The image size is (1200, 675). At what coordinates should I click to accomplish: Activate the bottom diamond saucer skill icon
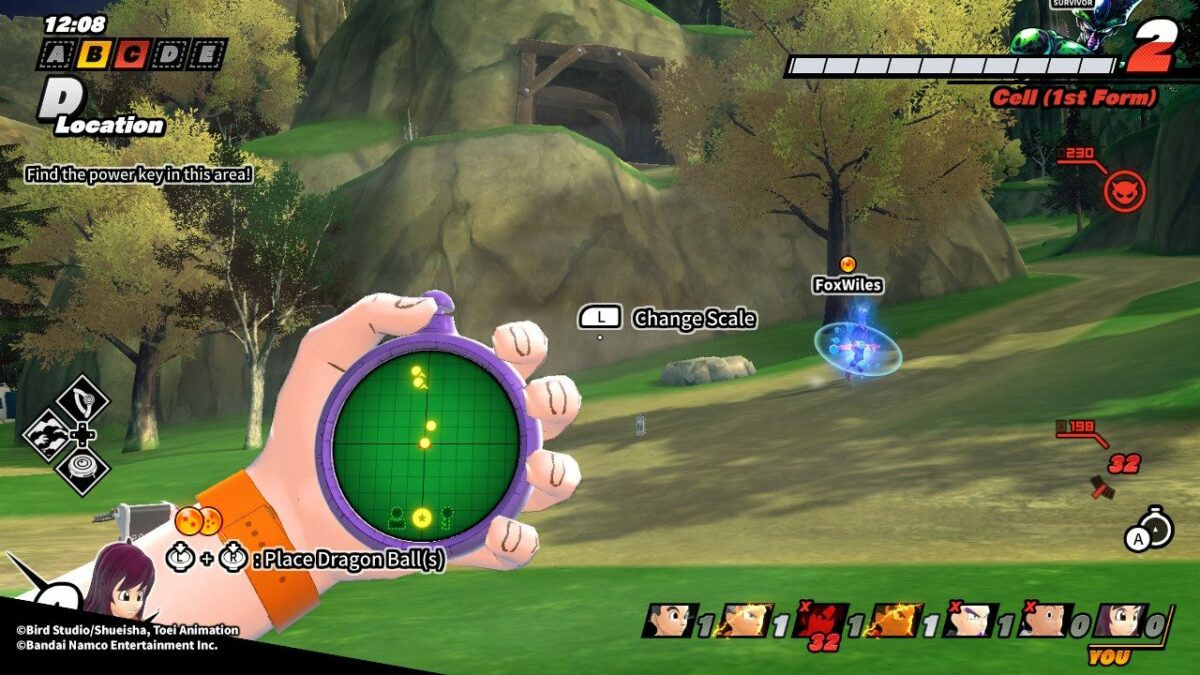83,470
